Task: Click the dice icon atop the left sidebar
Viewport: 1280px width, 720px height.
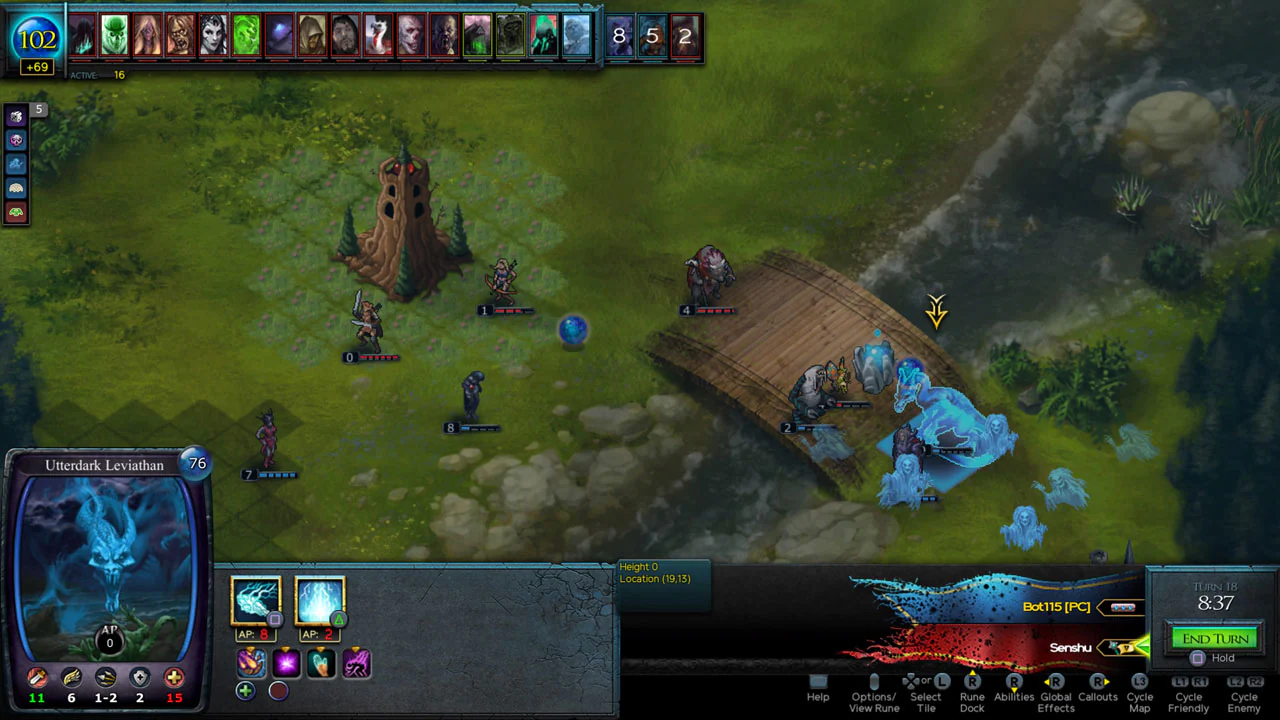Action: (x=16, y=116)
